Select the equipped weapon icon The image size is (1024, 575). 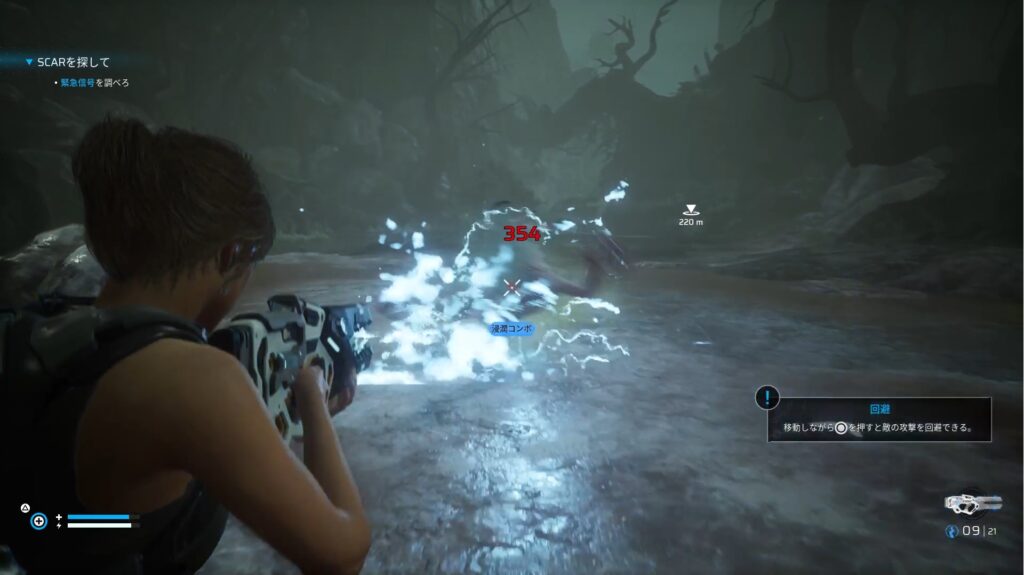click(972, 503)
